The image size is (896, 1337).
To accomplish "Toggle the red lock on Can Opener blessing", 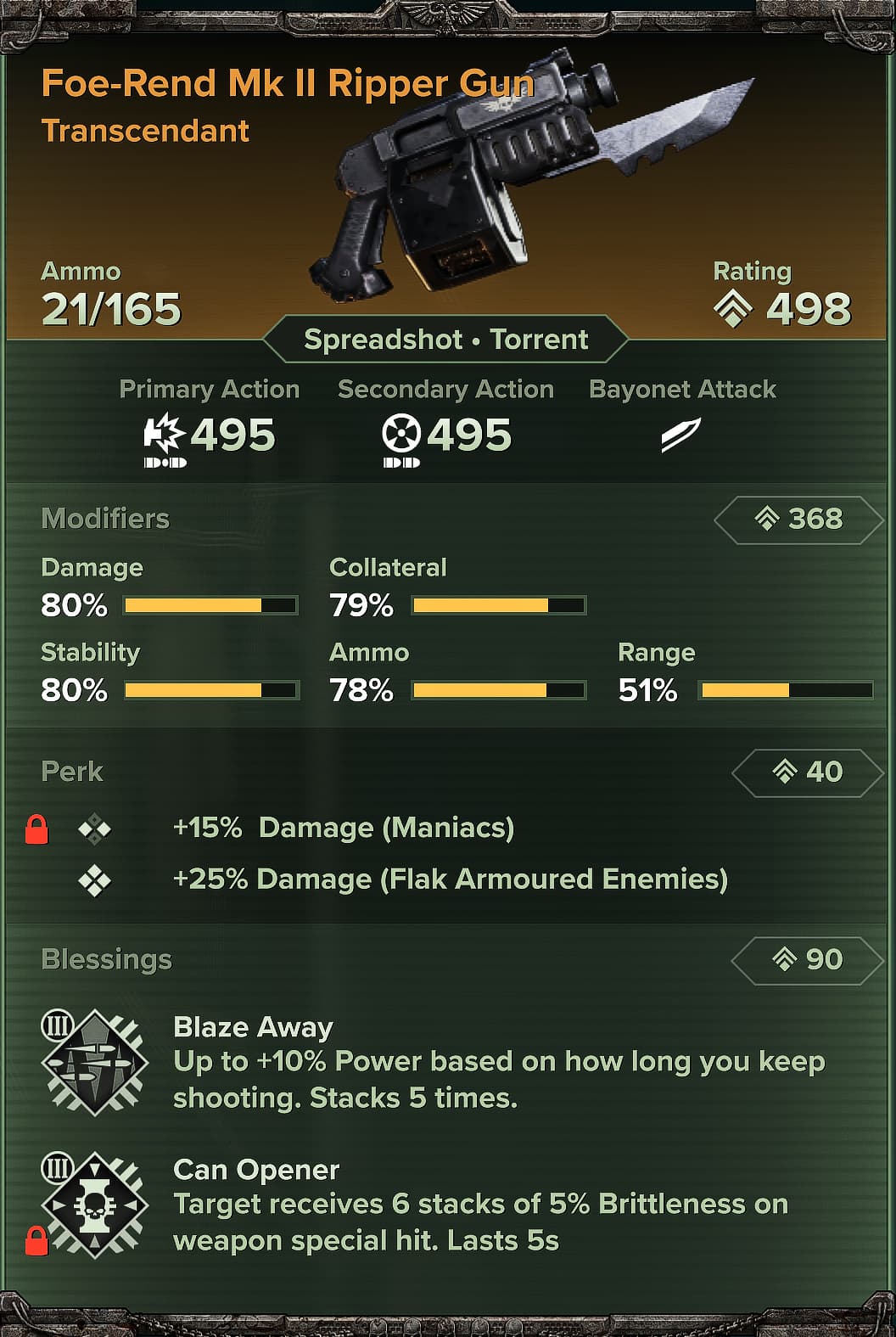I will 36,1240.
